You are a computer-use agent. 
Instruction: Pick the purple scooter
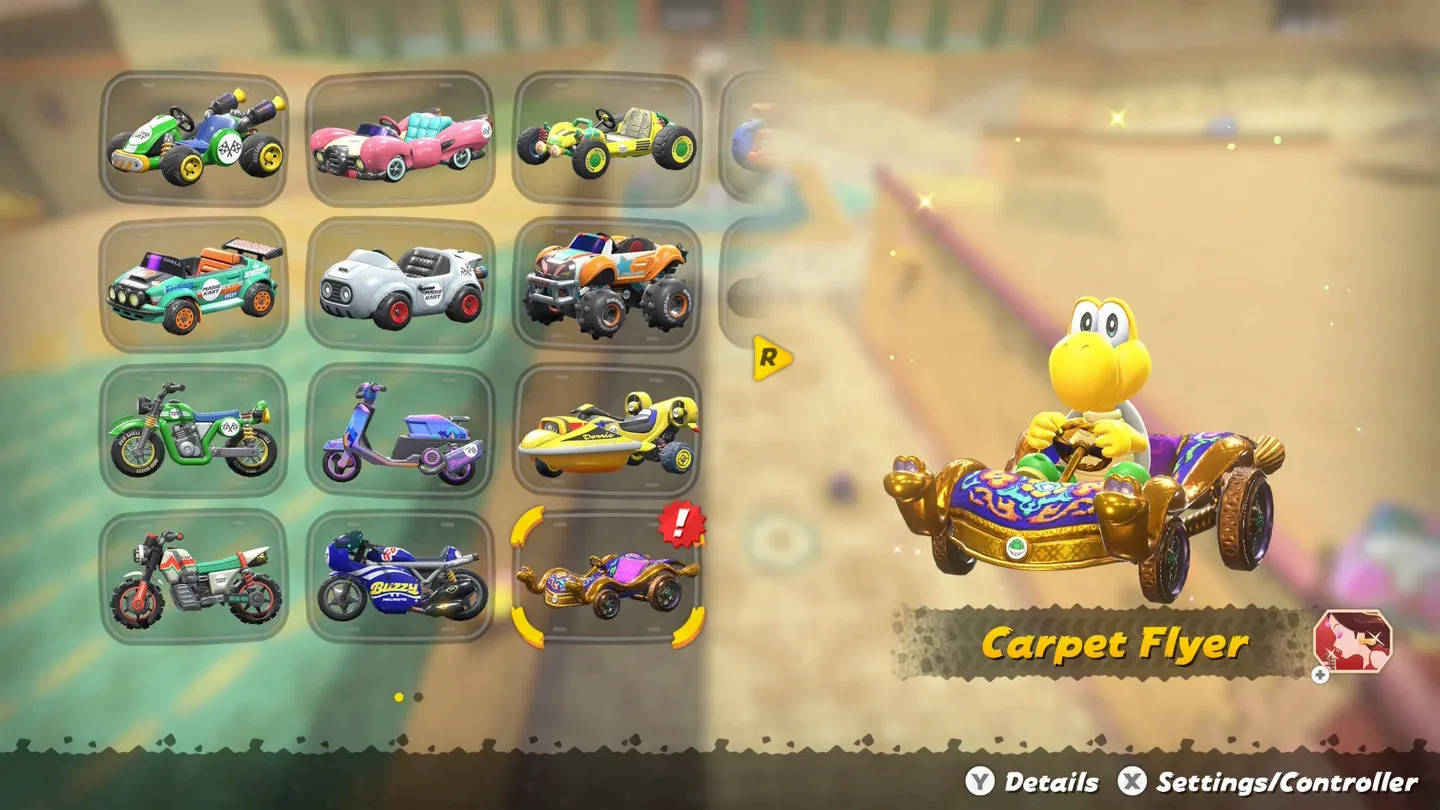click(x=400, y=428)
